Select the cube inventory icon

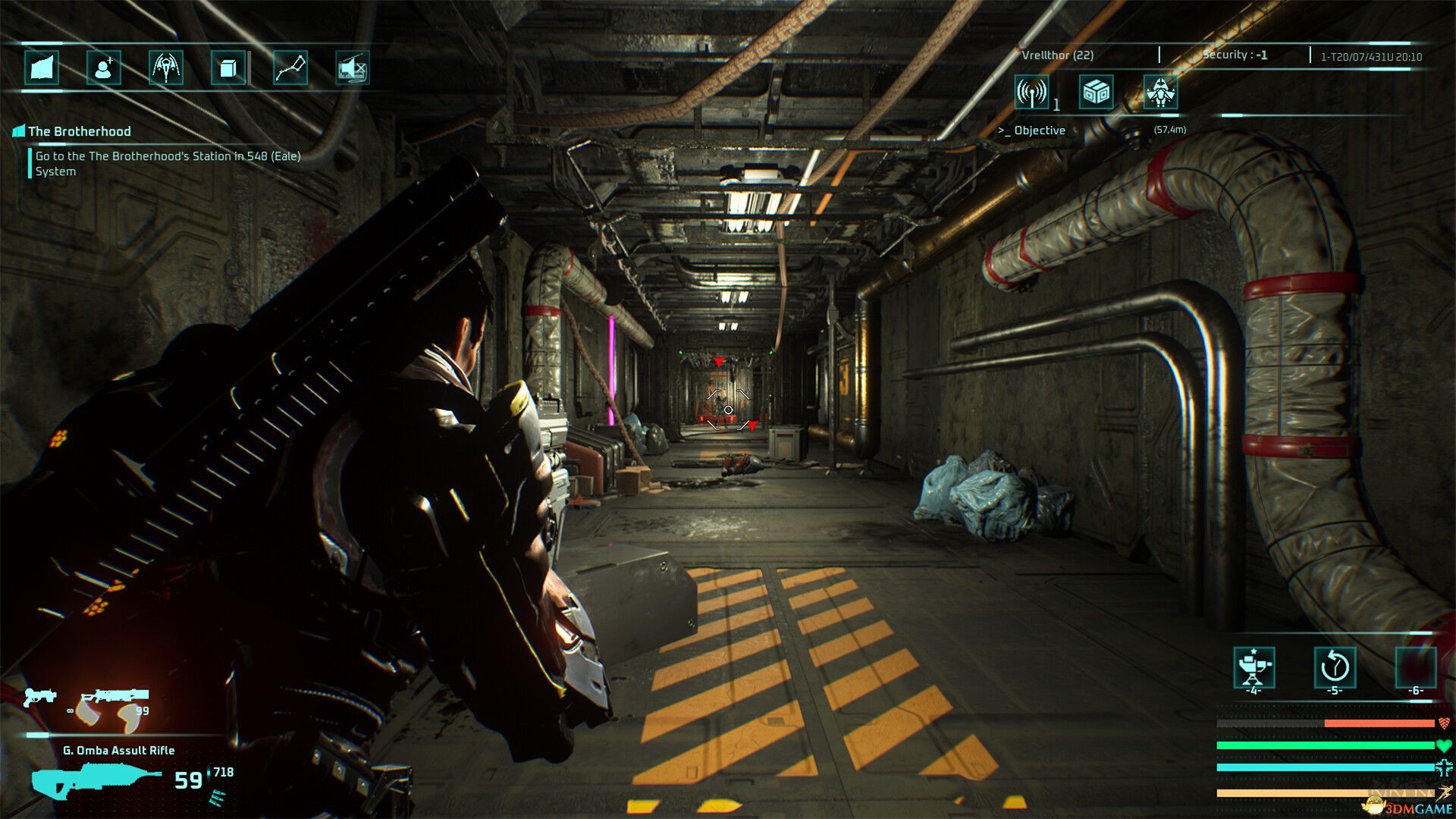coord(228,68)
